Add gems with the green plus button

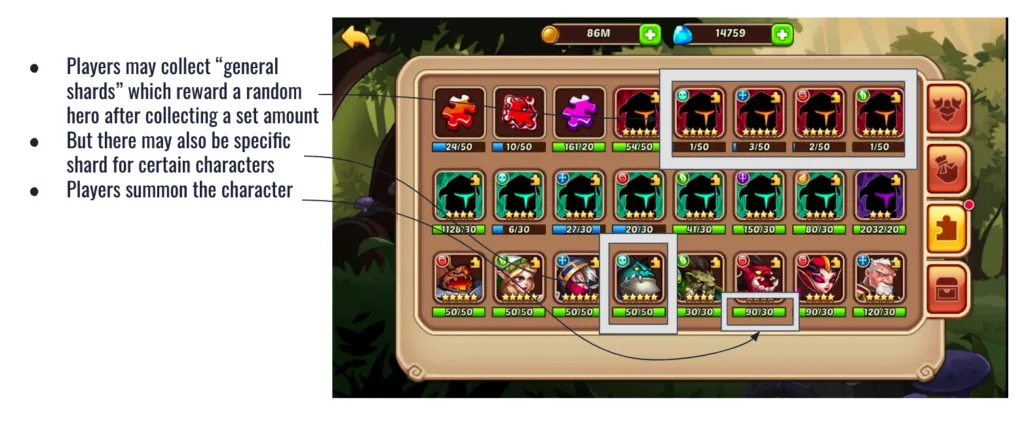tap(781, 34)
